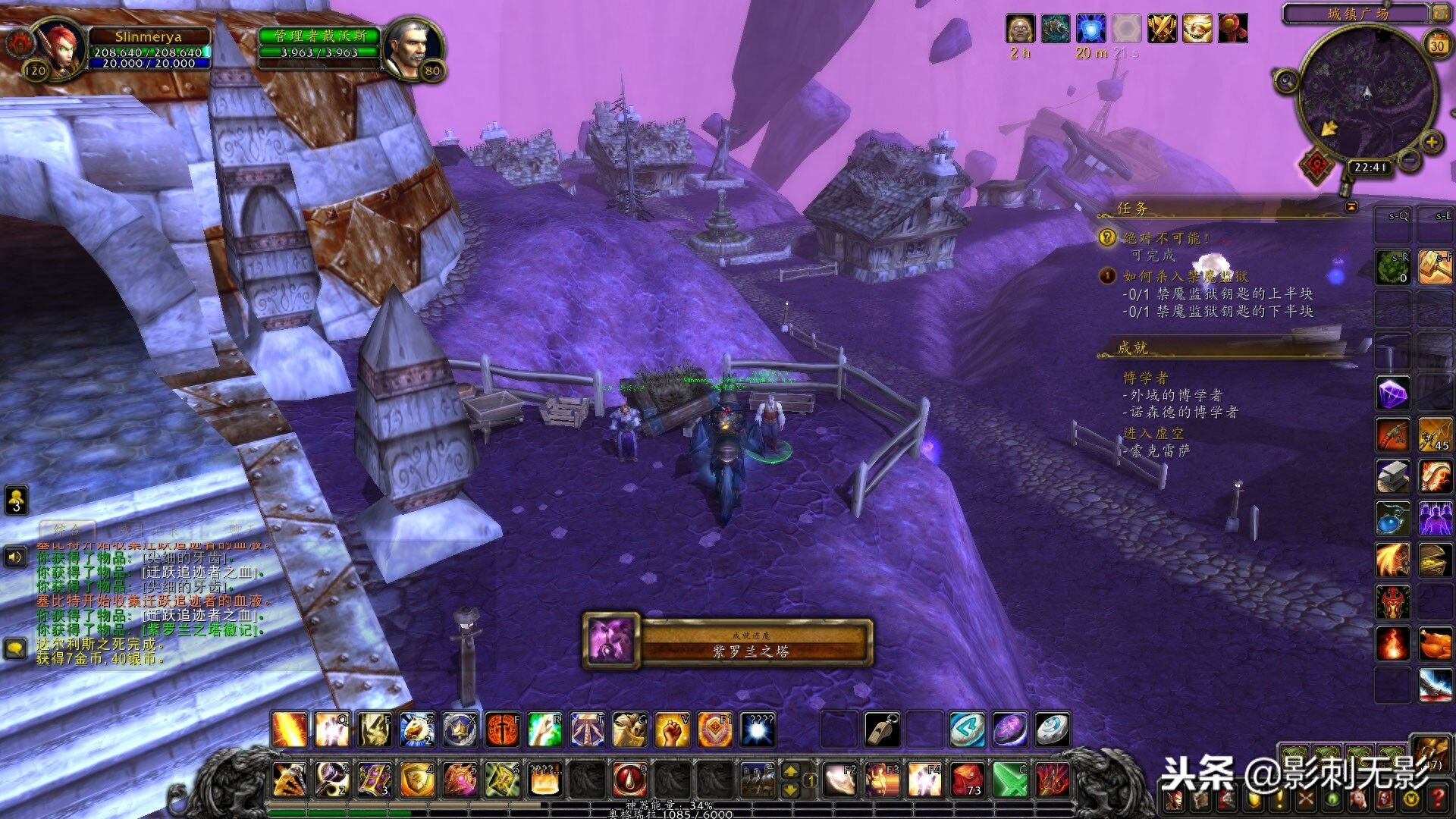Use the green reaching hand ability

click(544, 730)
